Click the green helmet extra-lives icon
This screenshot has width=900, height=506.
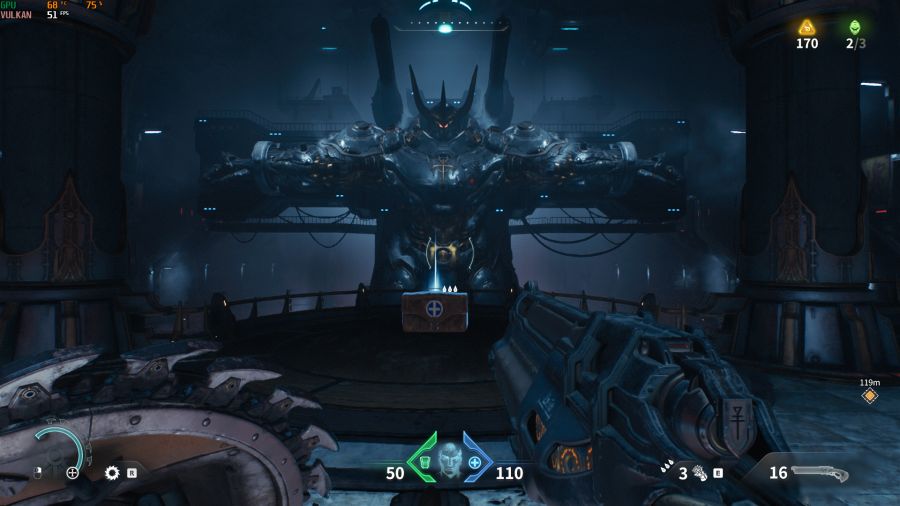[x=854, y=27]
